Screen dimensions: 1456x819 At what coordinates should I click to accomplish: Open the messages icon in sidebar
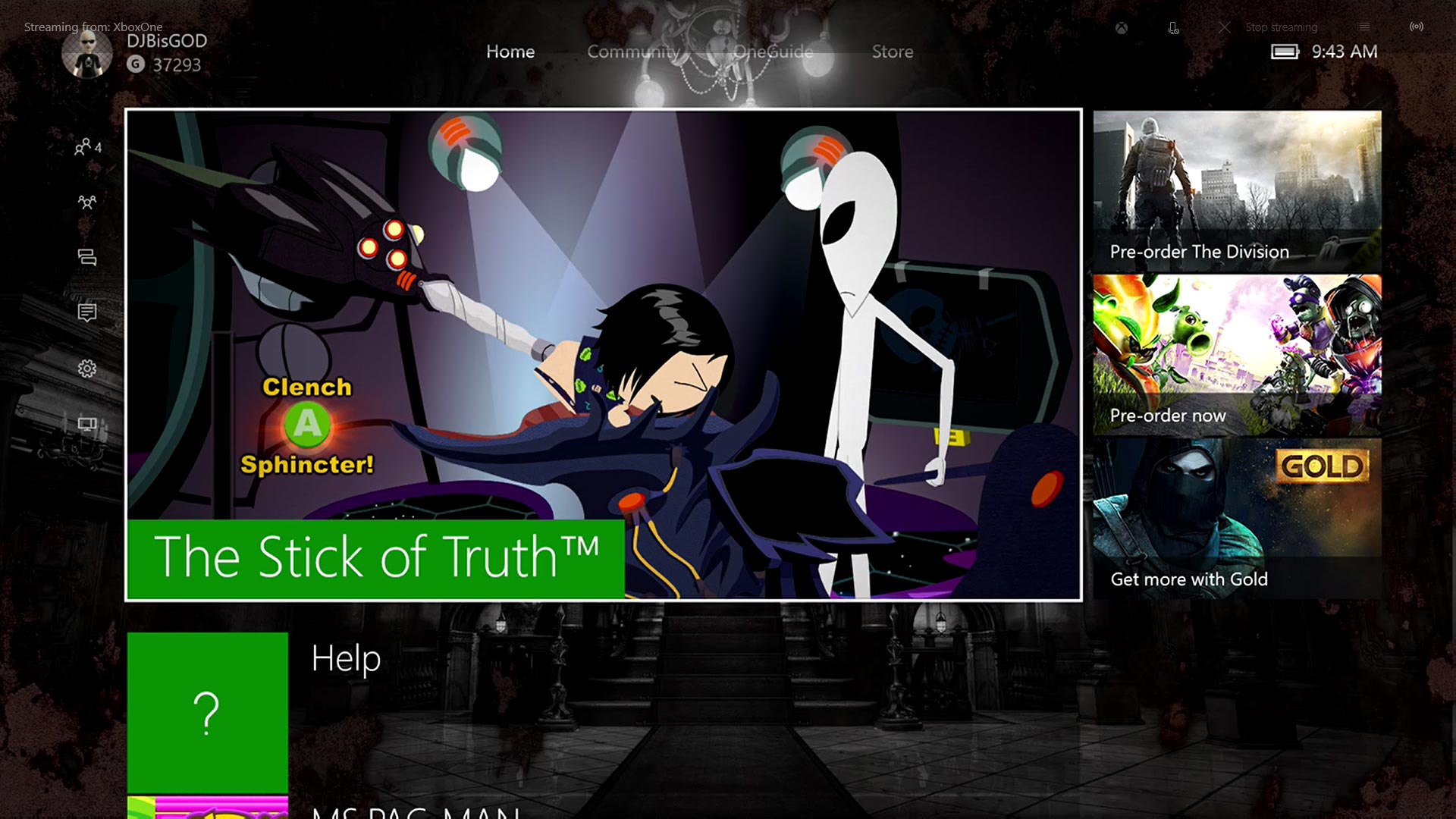pyautogui.click(x=86, y=258)
